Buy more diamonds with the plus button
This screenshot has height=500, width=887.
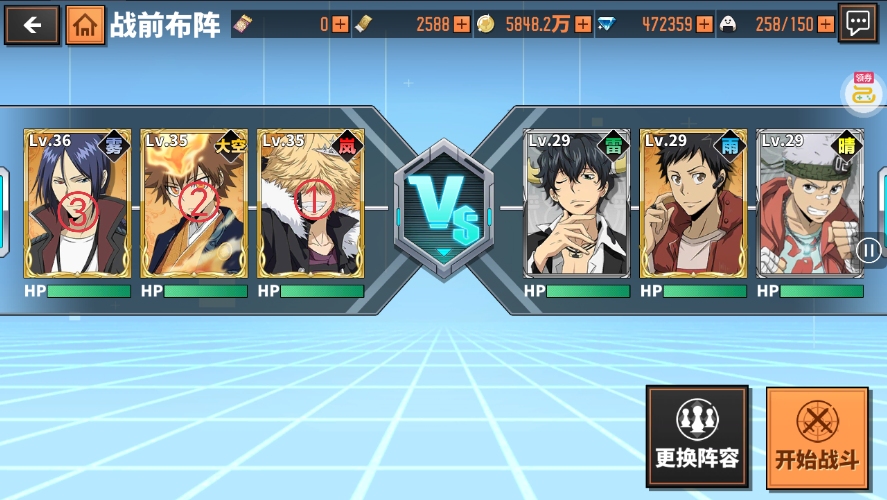coord(704,24)
